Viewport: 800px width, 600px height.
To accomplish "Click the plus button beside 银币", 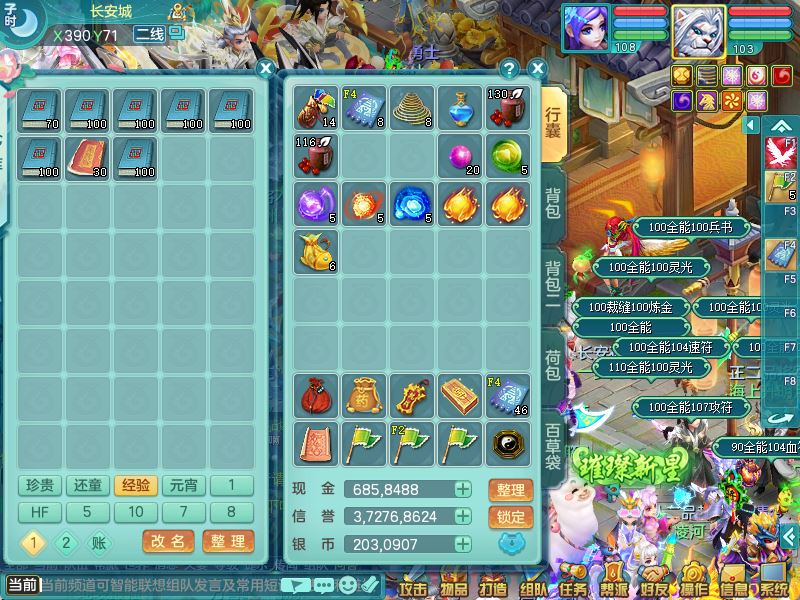I will [462, 544].
